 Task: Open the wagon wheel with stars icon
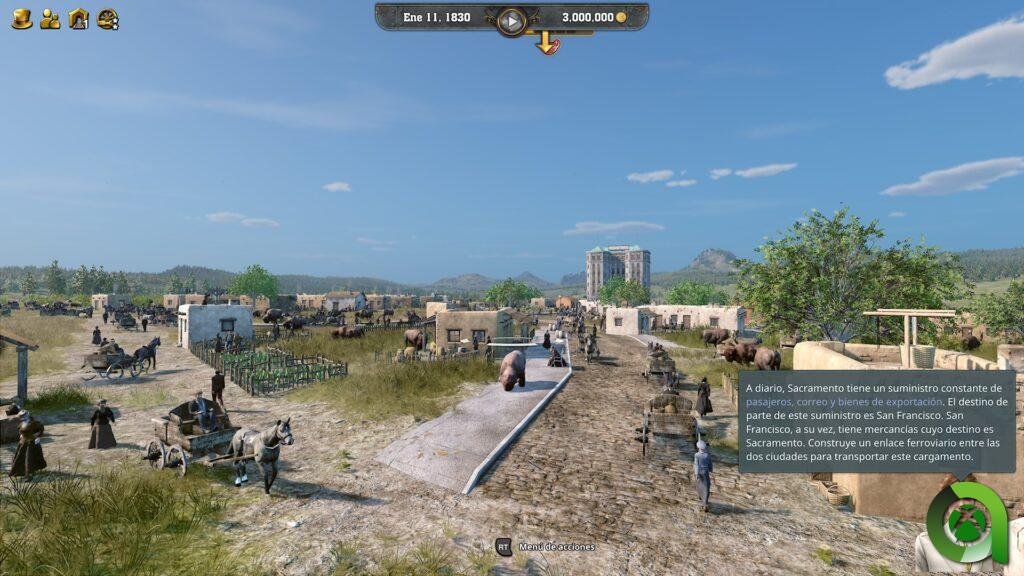108,18
